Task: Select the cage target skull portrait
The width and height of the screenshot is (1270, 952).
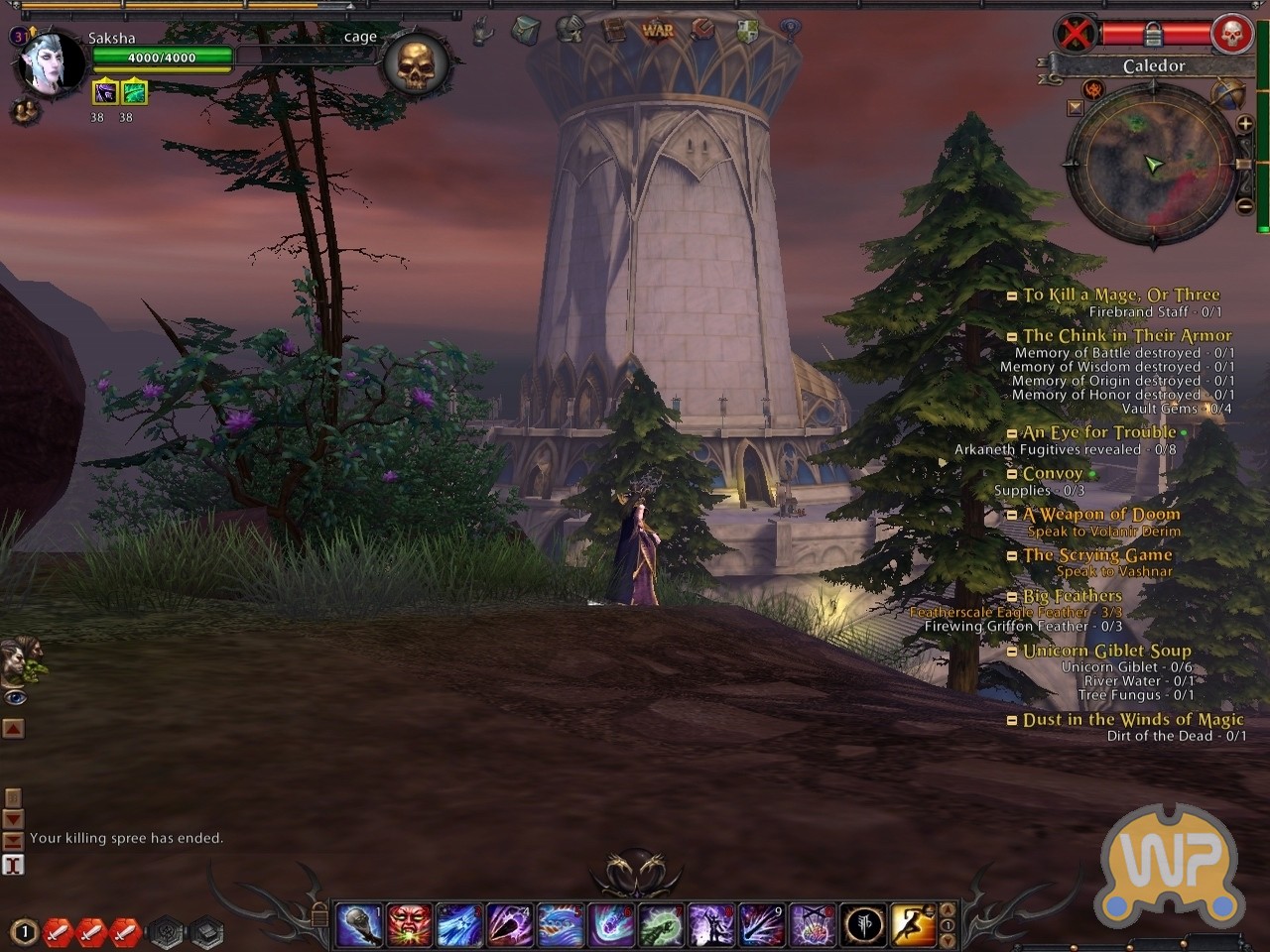Action: [416, 64]
